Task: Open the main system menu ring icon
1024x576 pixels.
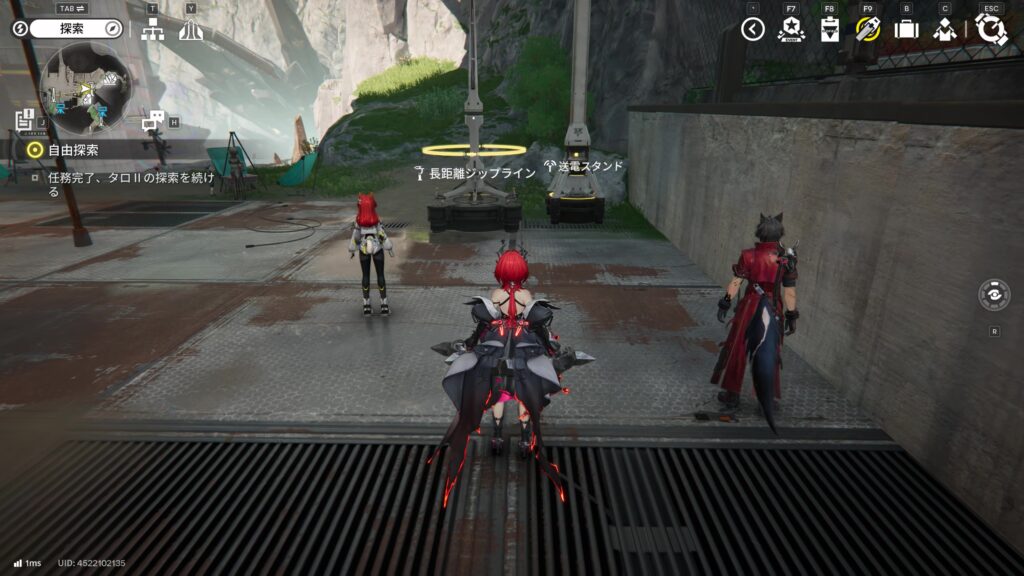Action: tap(991, 29)
